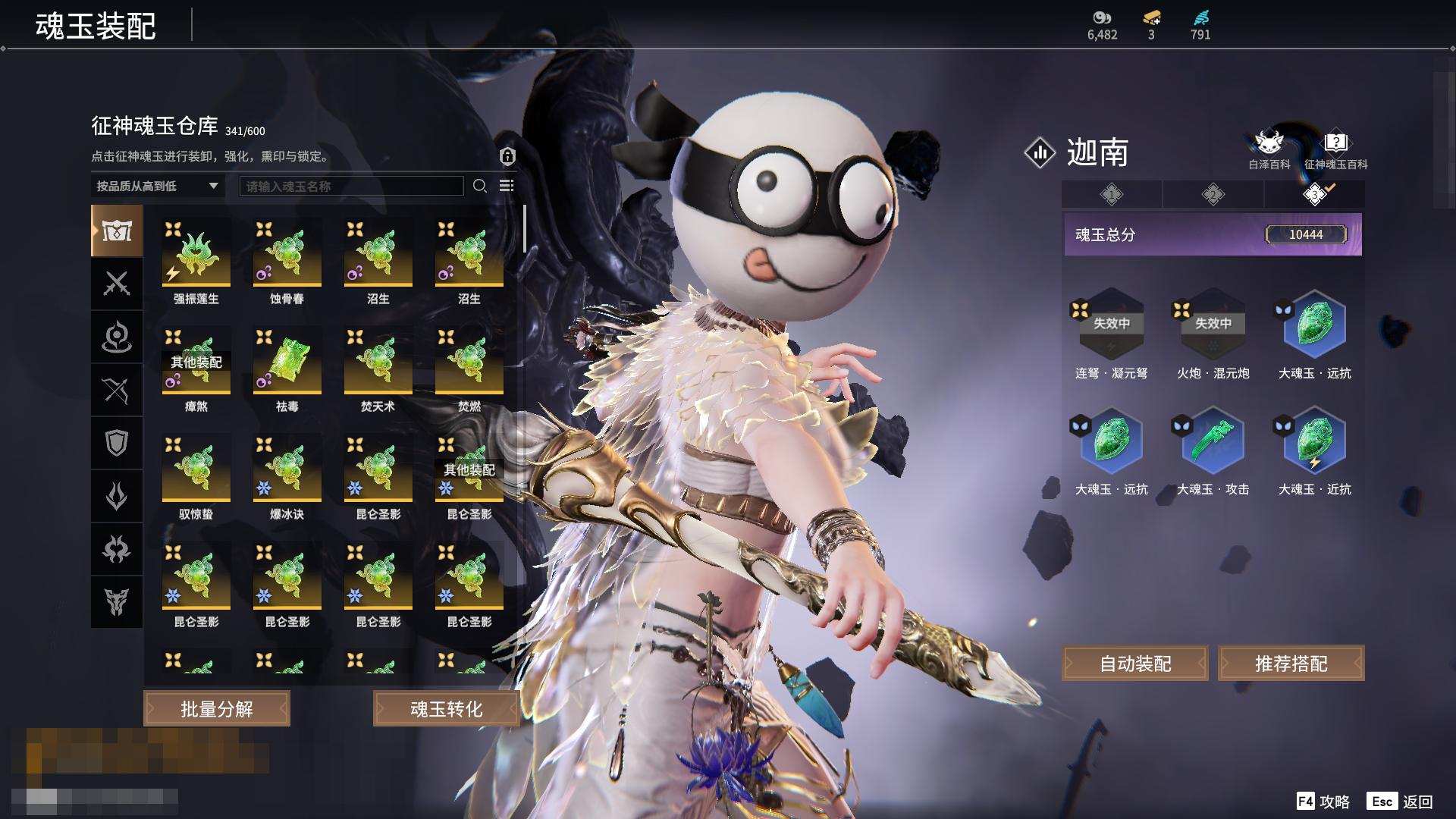Open soul jade conversion 魂玉转化
Viewport: 1456px width, 819px height.
coord(446,709)
